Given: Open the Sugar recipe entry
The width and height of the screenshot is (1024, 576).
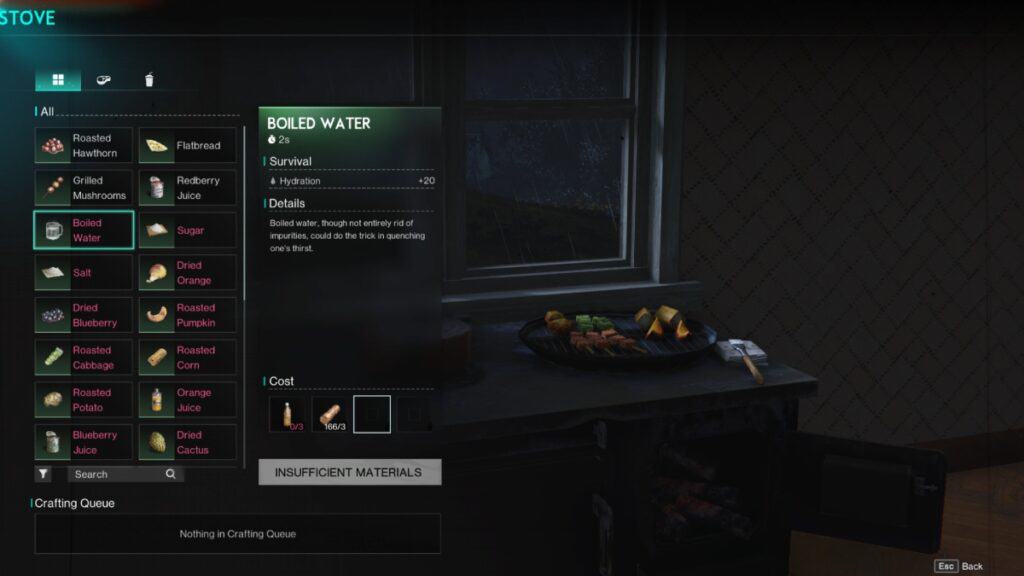Looking at the screenshot, I should tap(188, 230).
